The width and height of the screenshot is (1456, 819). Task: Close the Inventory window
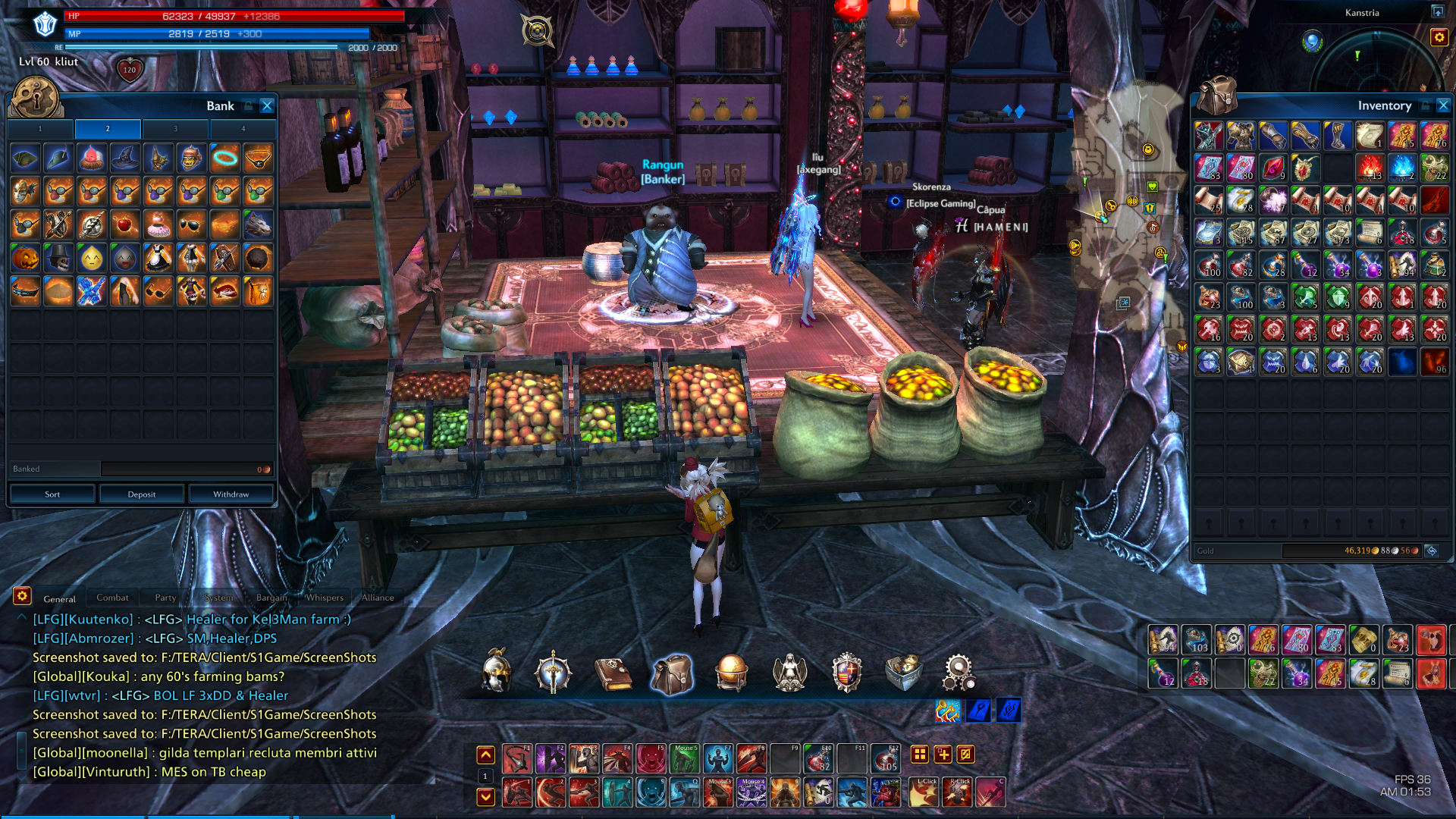point(1443,106)
